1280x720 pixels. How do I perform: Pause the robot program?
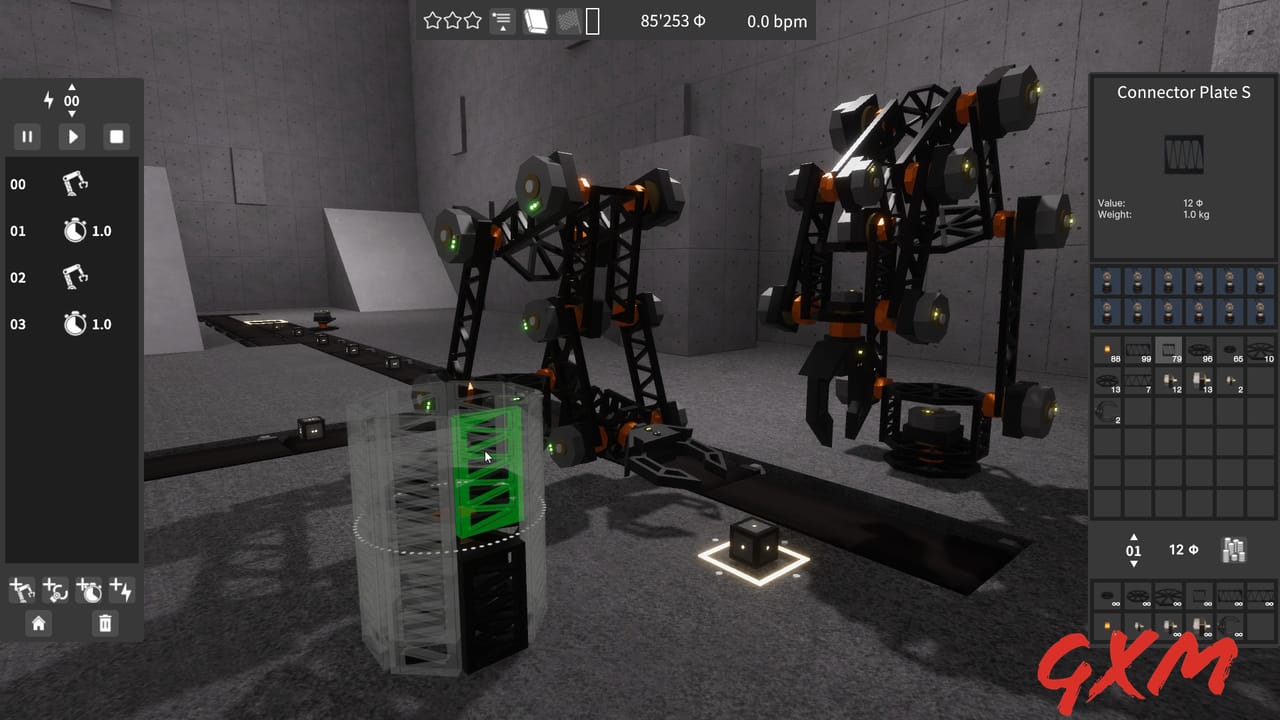click(27, 136)
